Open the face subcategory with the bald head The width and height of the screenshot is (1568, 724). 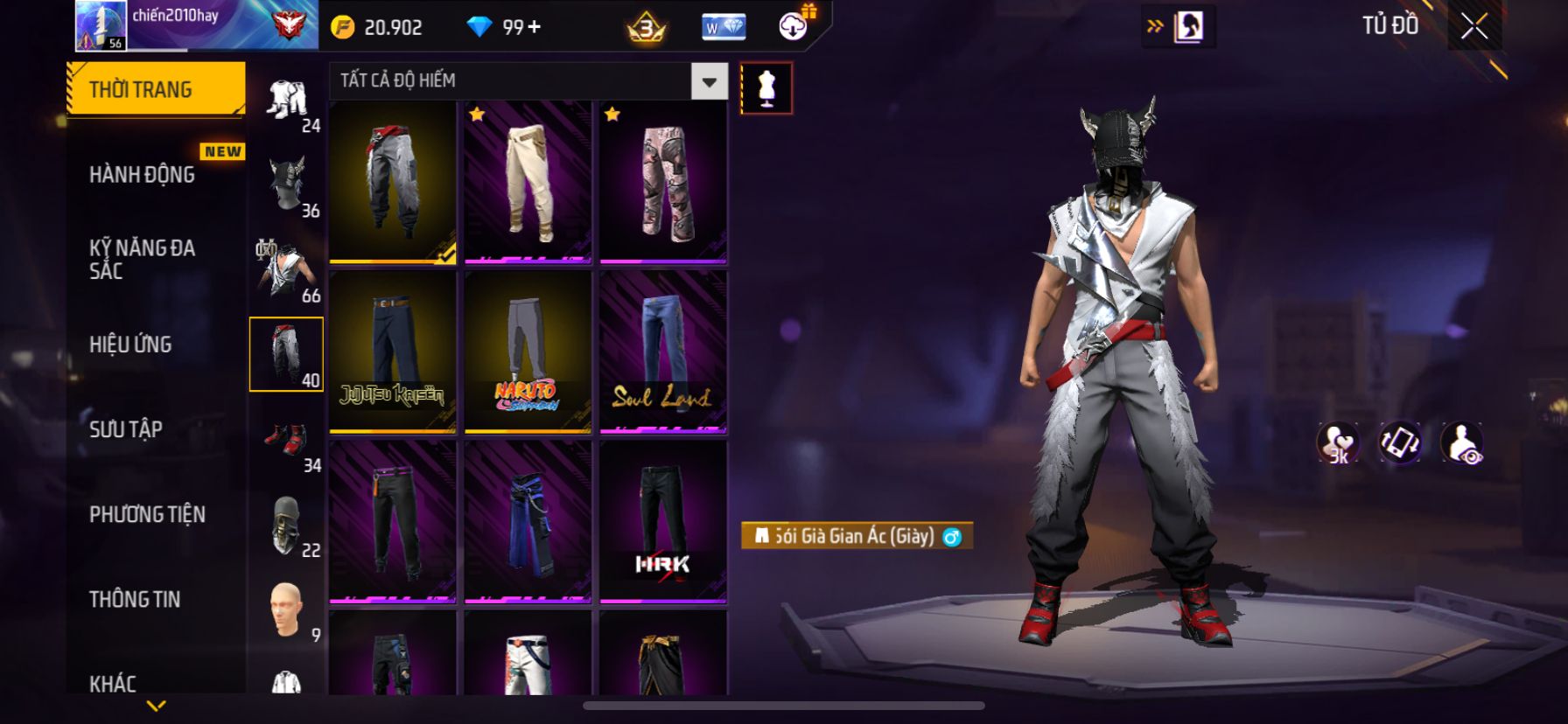[287, 610]
